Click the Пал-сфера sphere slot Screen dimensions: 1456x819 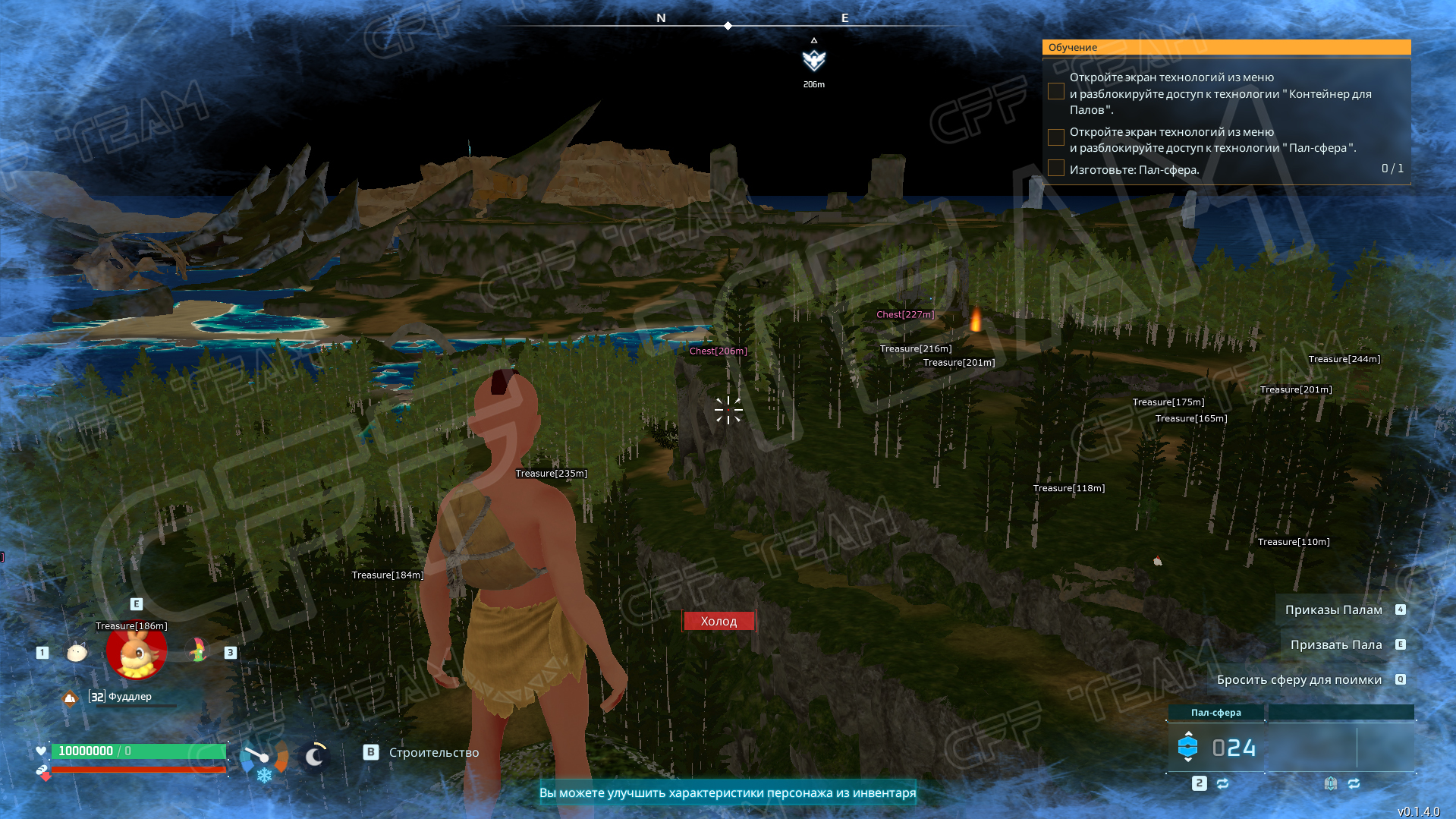[1215, 747]
